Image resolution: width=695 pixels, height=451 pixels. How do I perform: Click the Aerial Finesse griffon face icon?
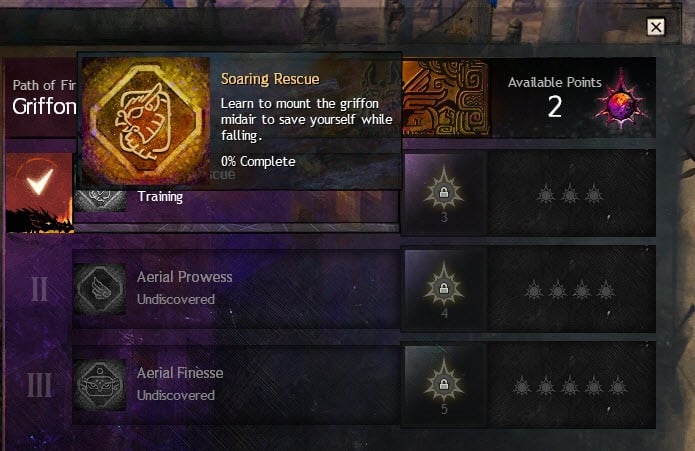[x=100, y=384]
